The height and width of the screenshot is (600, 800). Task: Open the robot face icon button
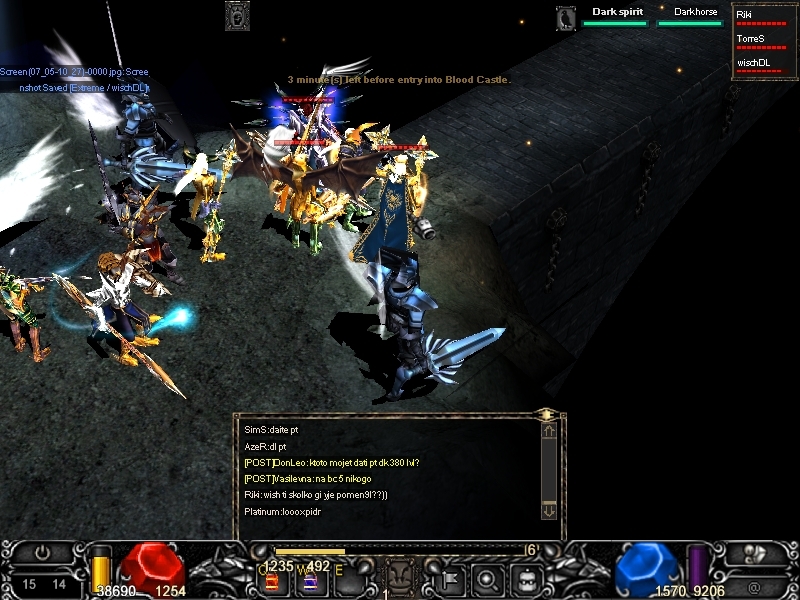tap(526, 578)
